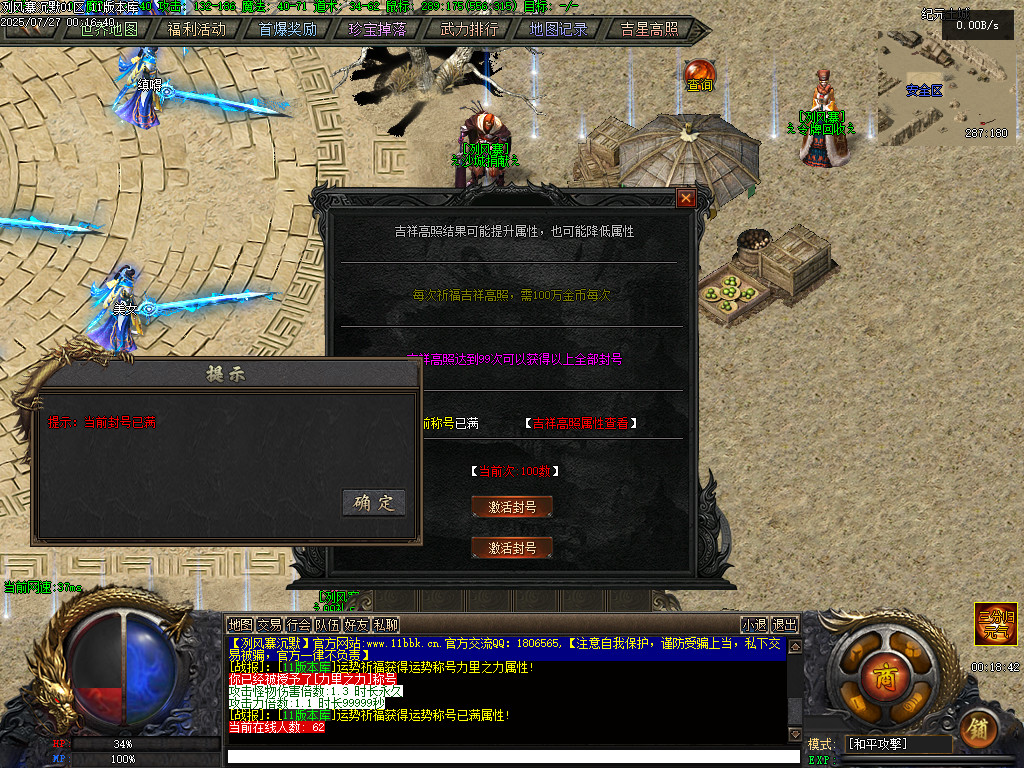Select the 吉星高照 lucky star menu
Viewport: 1024px width, 768px height.
coord(649,29)
